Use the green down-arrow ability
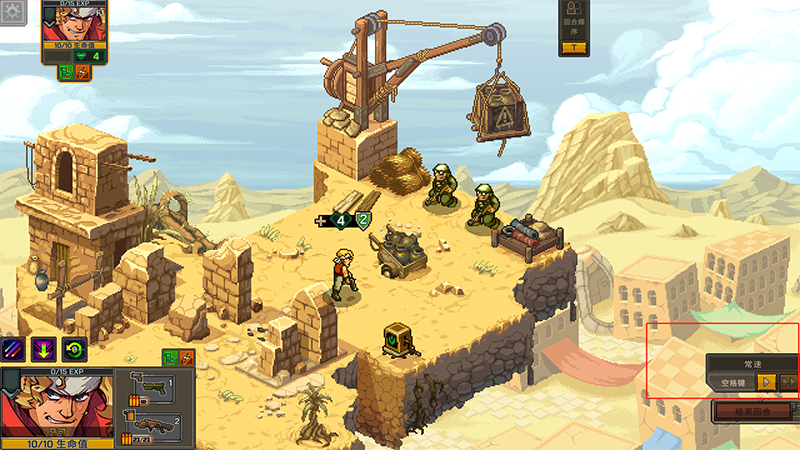800x450 pixels. click(x=43, y=349)
